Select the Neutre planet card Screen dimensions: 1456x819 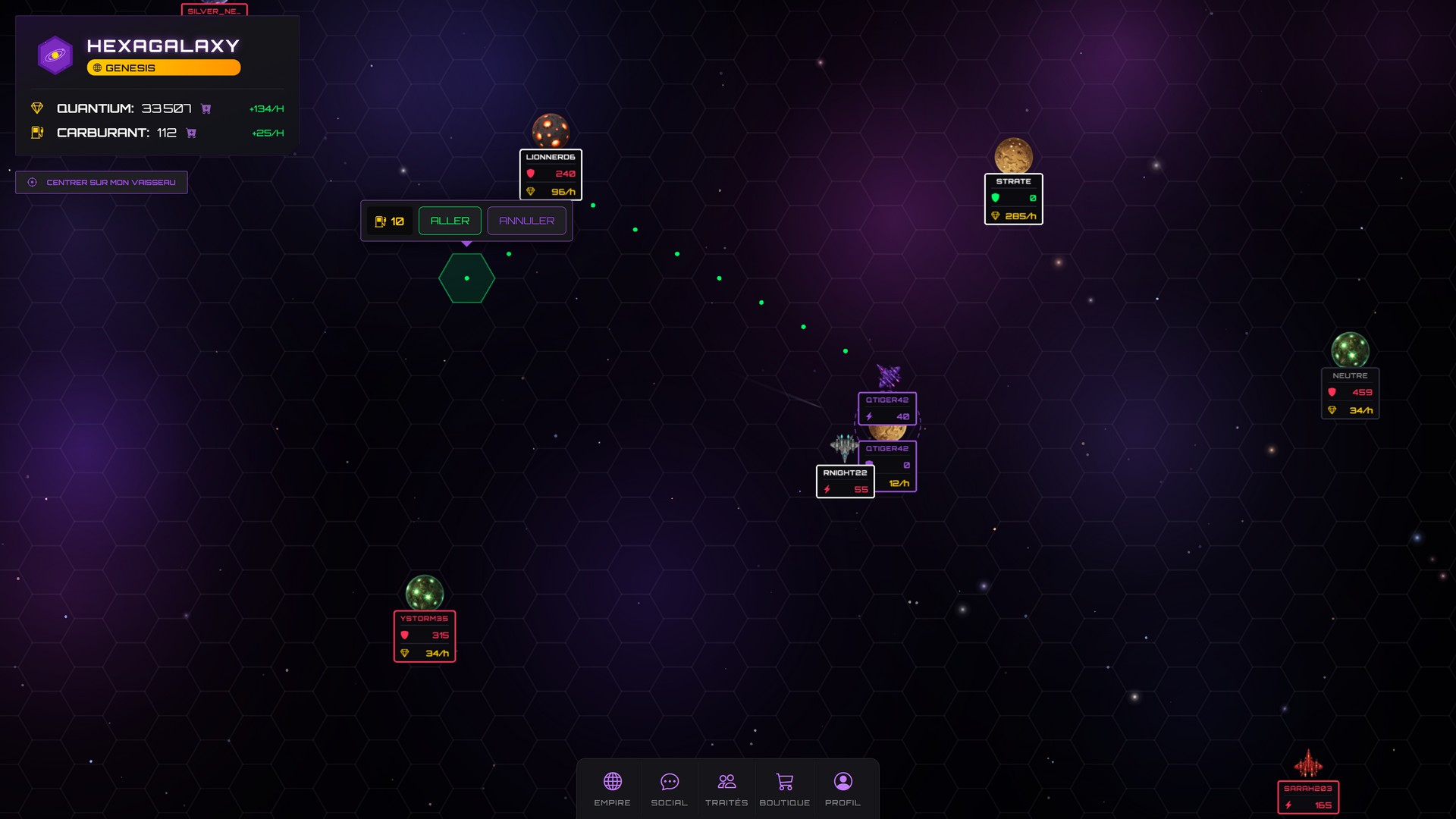1350,393
